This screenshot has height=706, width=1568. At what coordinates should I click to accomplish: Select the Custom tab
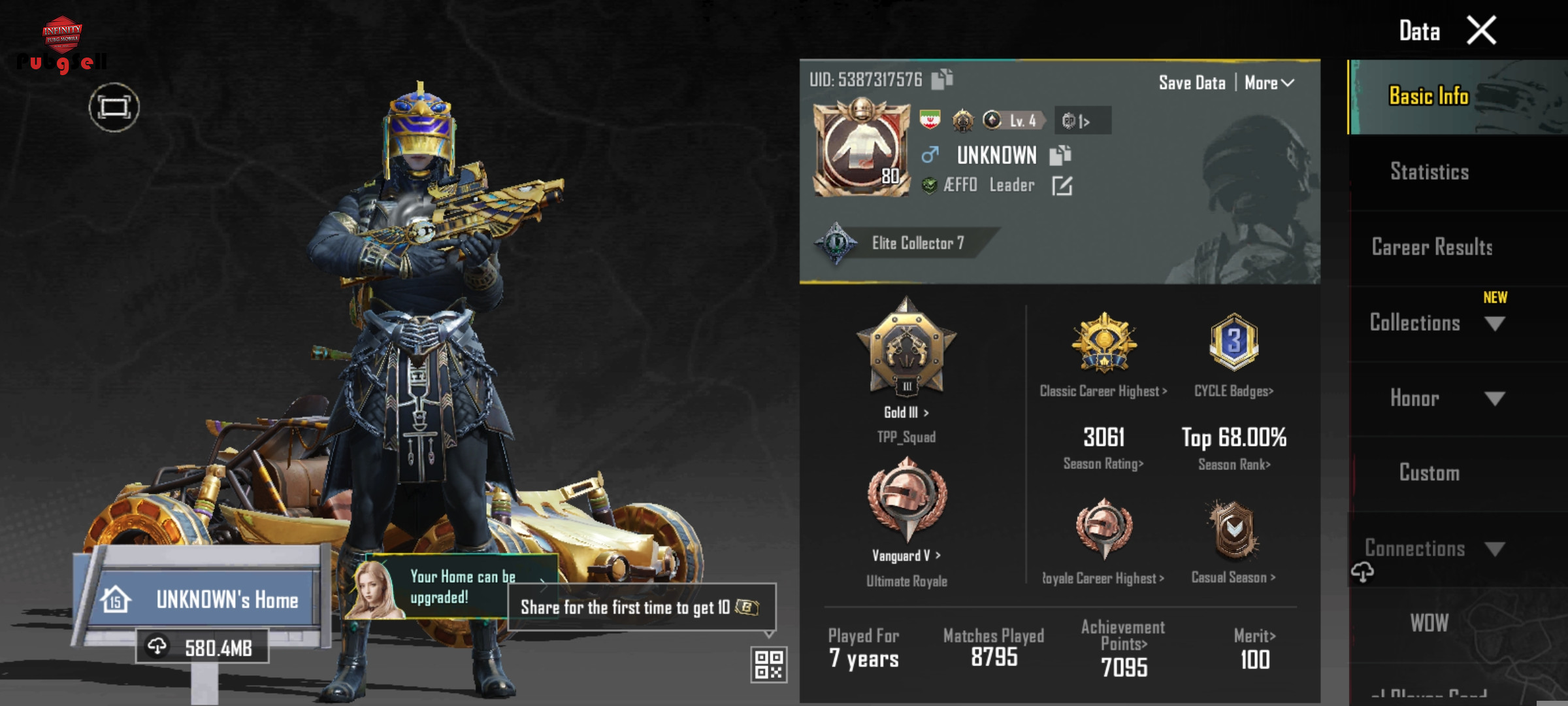click(1429, 473)
